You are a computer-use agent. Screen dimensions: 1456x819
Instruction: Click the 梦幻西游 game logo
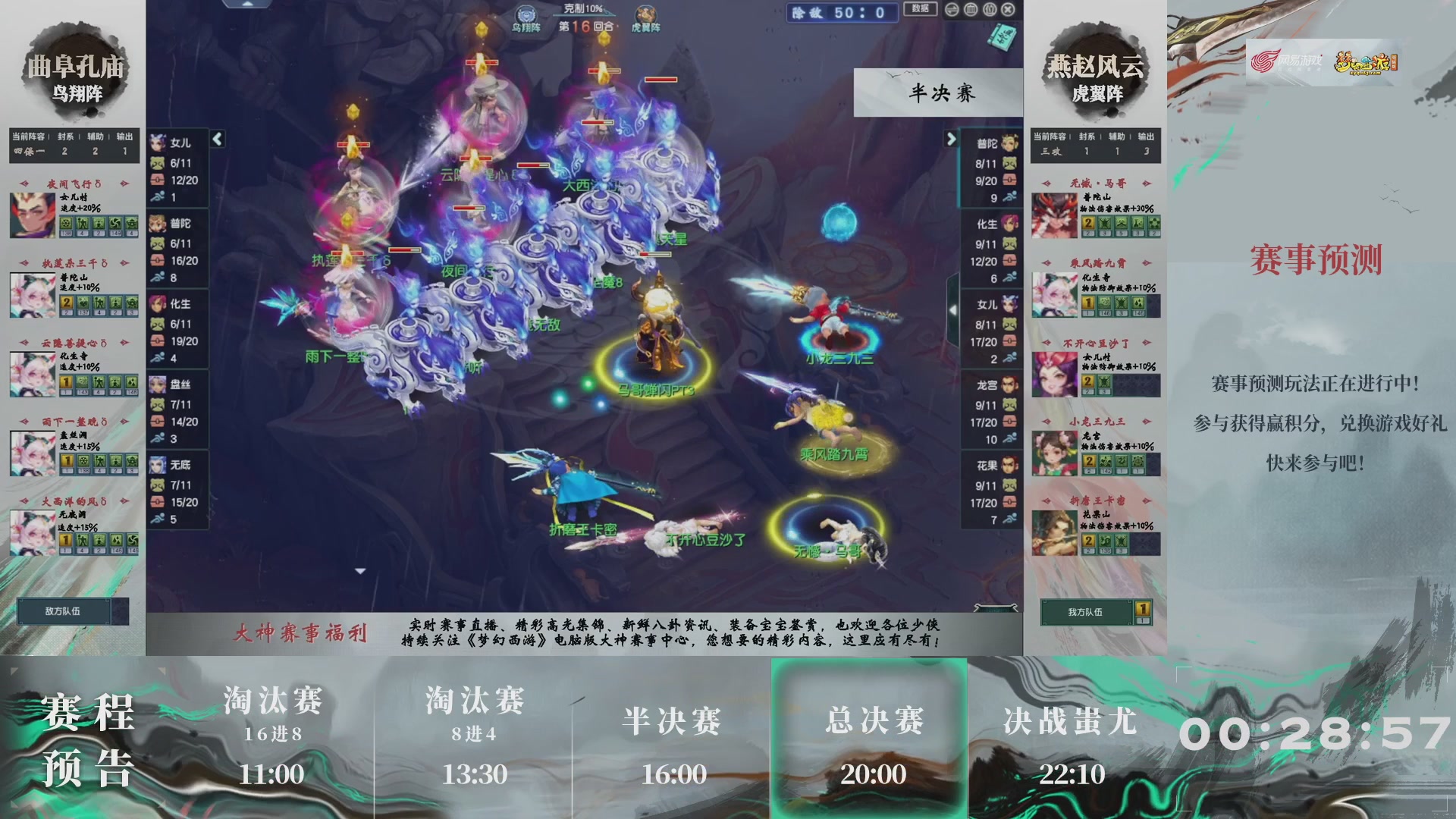[x=1367, y=64]
